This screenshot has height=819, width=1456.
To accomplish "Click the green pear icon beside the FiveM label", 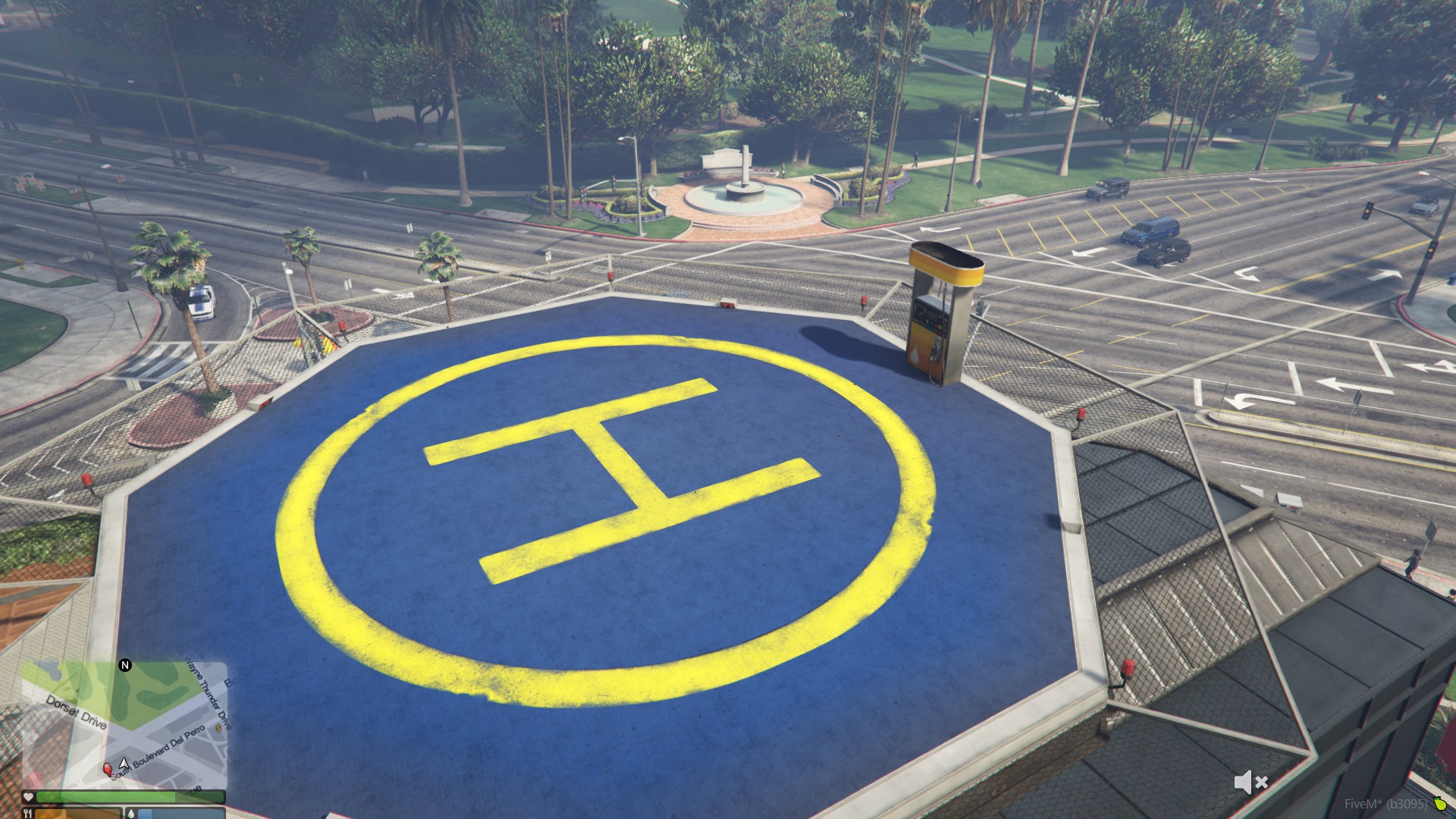I will click(1439, 804).
